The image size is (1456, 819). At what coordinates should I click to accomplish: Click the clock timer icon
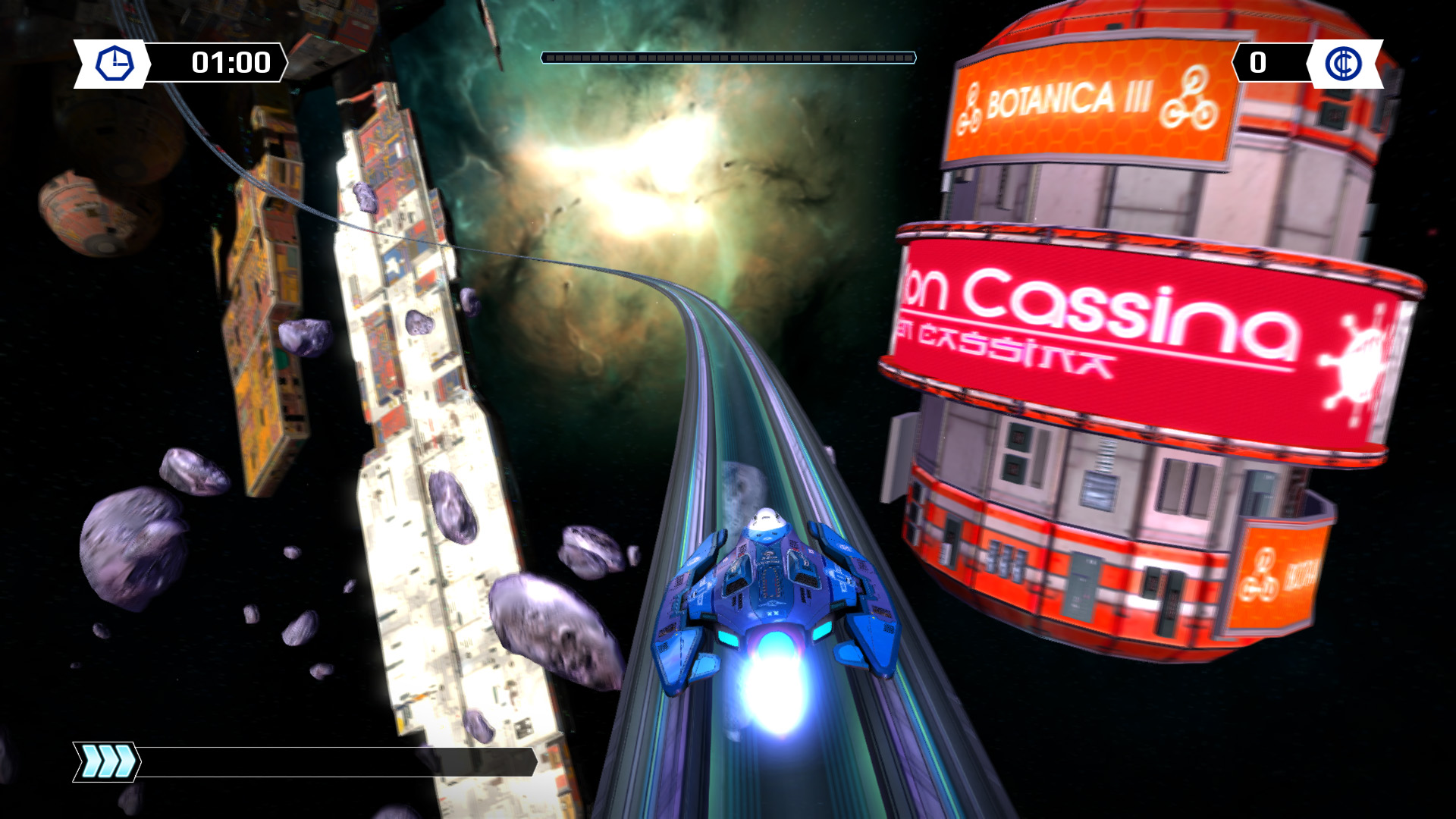114,64
